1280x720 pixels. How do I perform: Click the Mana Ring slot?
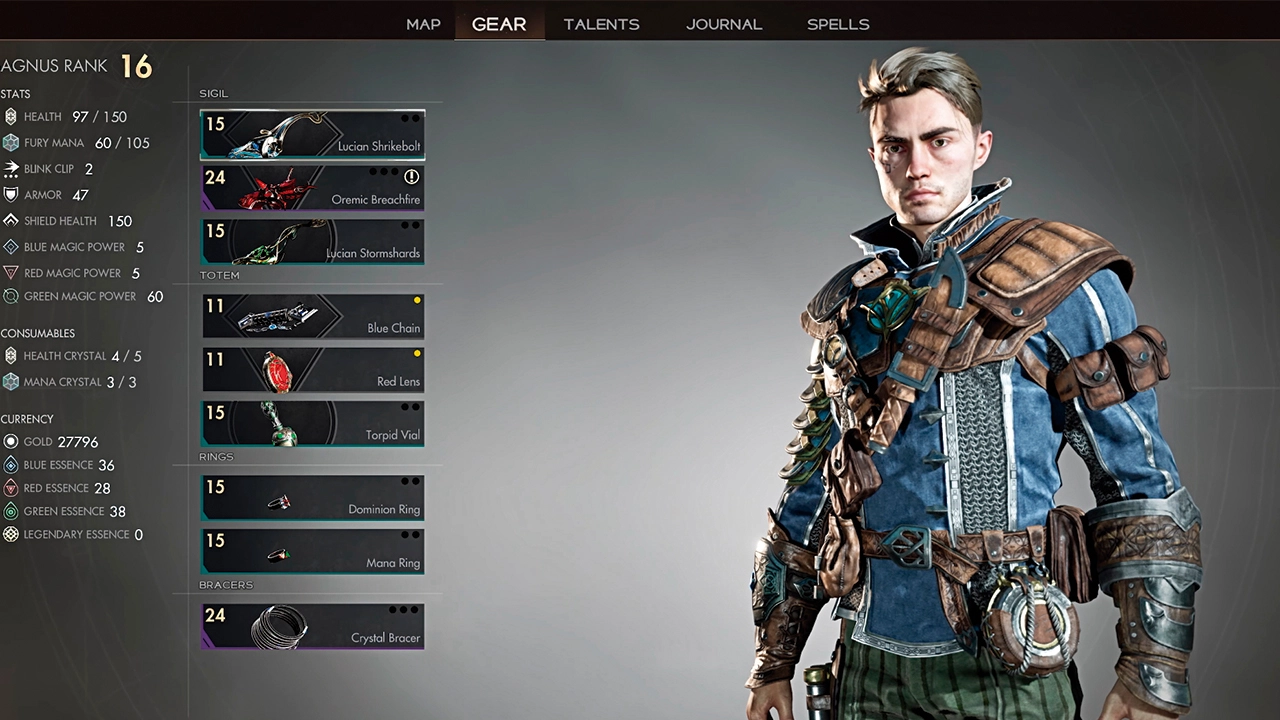tap(312, 551)
